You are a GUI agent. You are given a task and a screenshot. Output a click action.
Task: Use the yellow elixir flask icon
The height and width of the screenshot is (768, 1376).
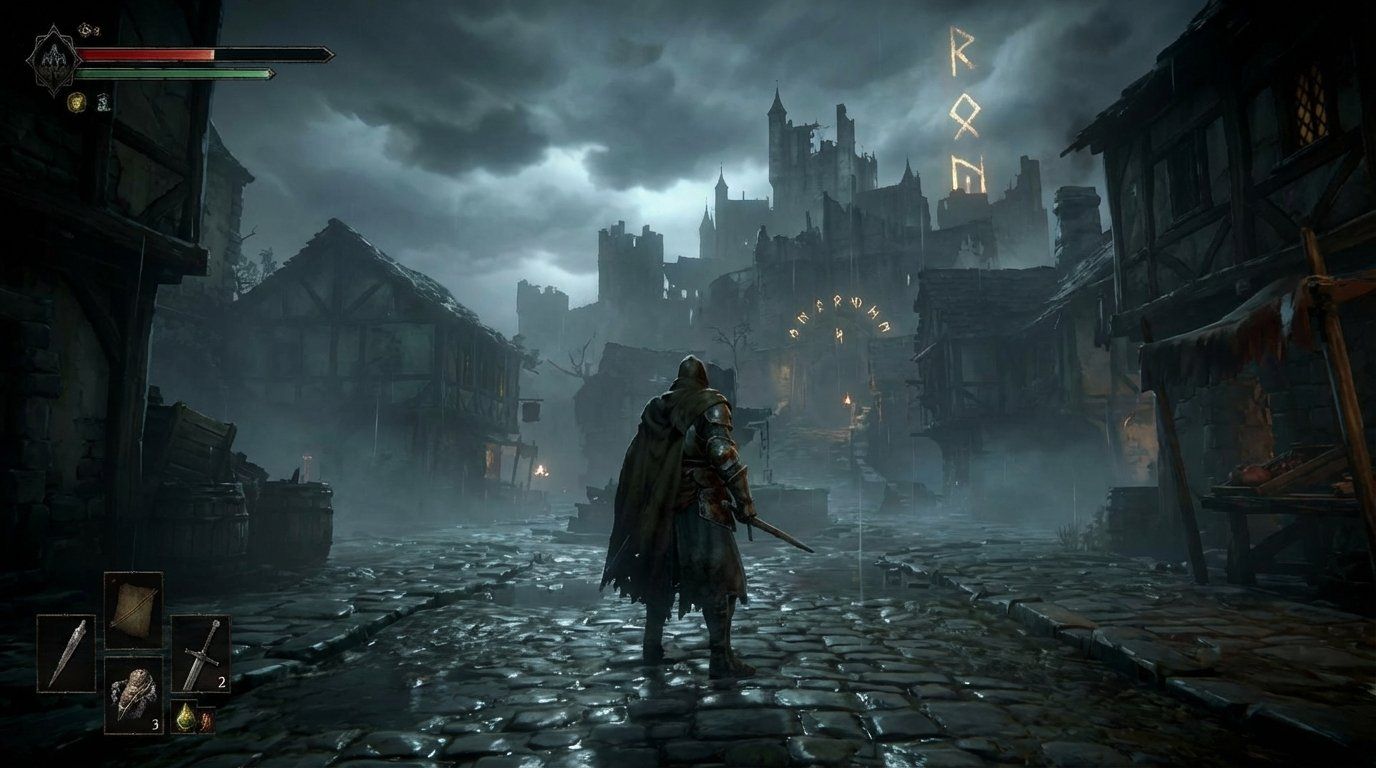(x=187, y=717)
